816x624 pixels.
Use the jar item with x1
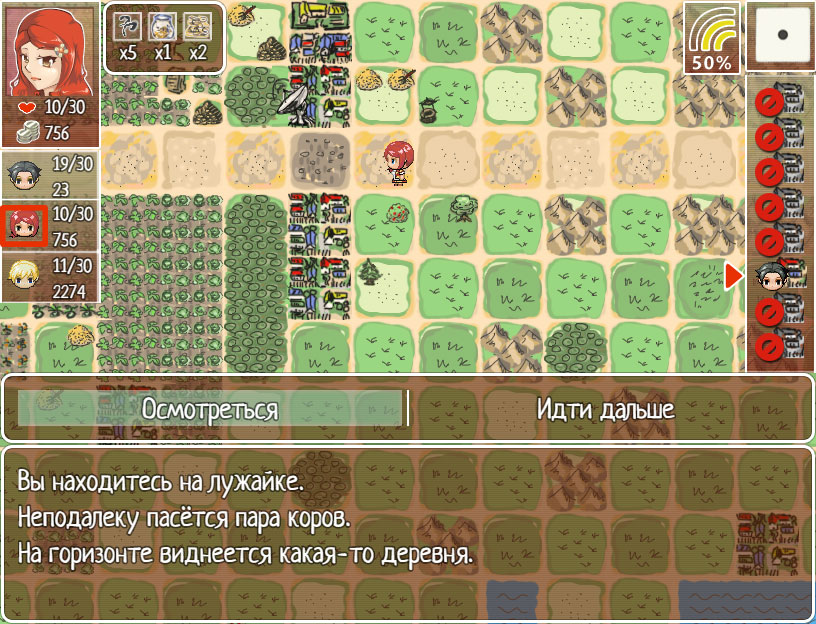coord(163,36)
